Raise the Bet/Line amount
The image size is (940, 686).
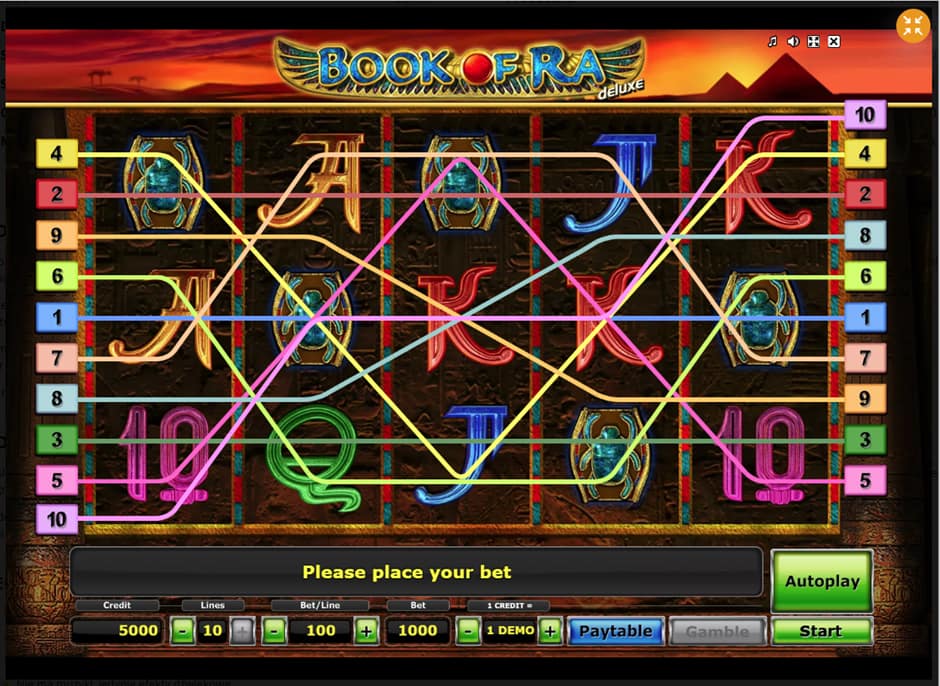coord(366,631)
